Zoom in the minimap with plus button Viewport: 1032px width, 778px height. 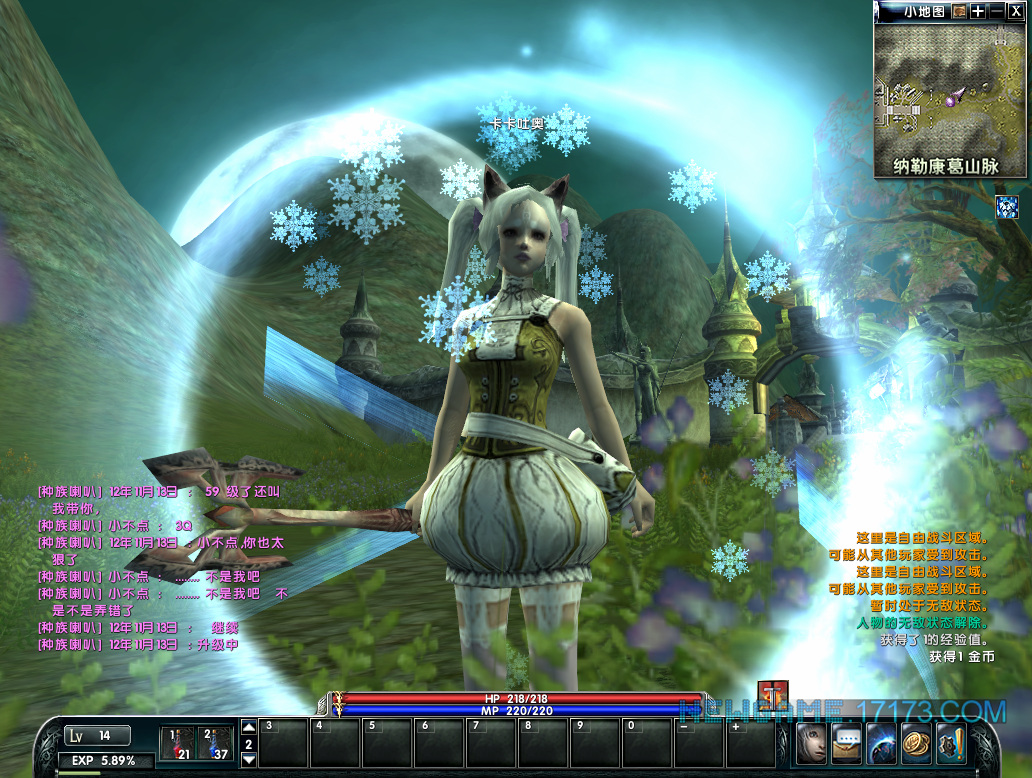978,11
